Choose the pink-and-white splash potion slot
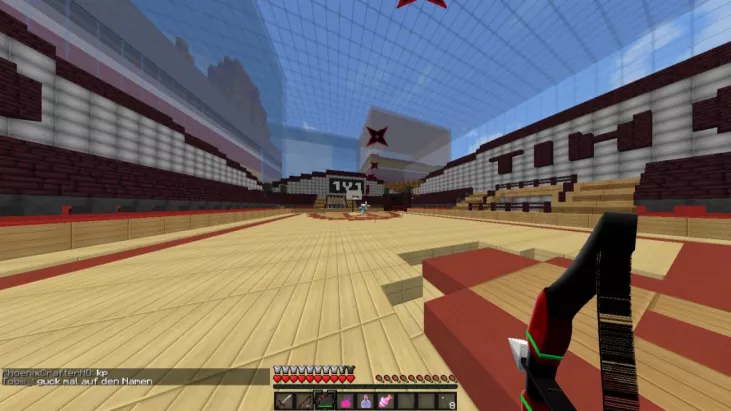The width and height of the screenshot is (731, 411). click(387, 401)
